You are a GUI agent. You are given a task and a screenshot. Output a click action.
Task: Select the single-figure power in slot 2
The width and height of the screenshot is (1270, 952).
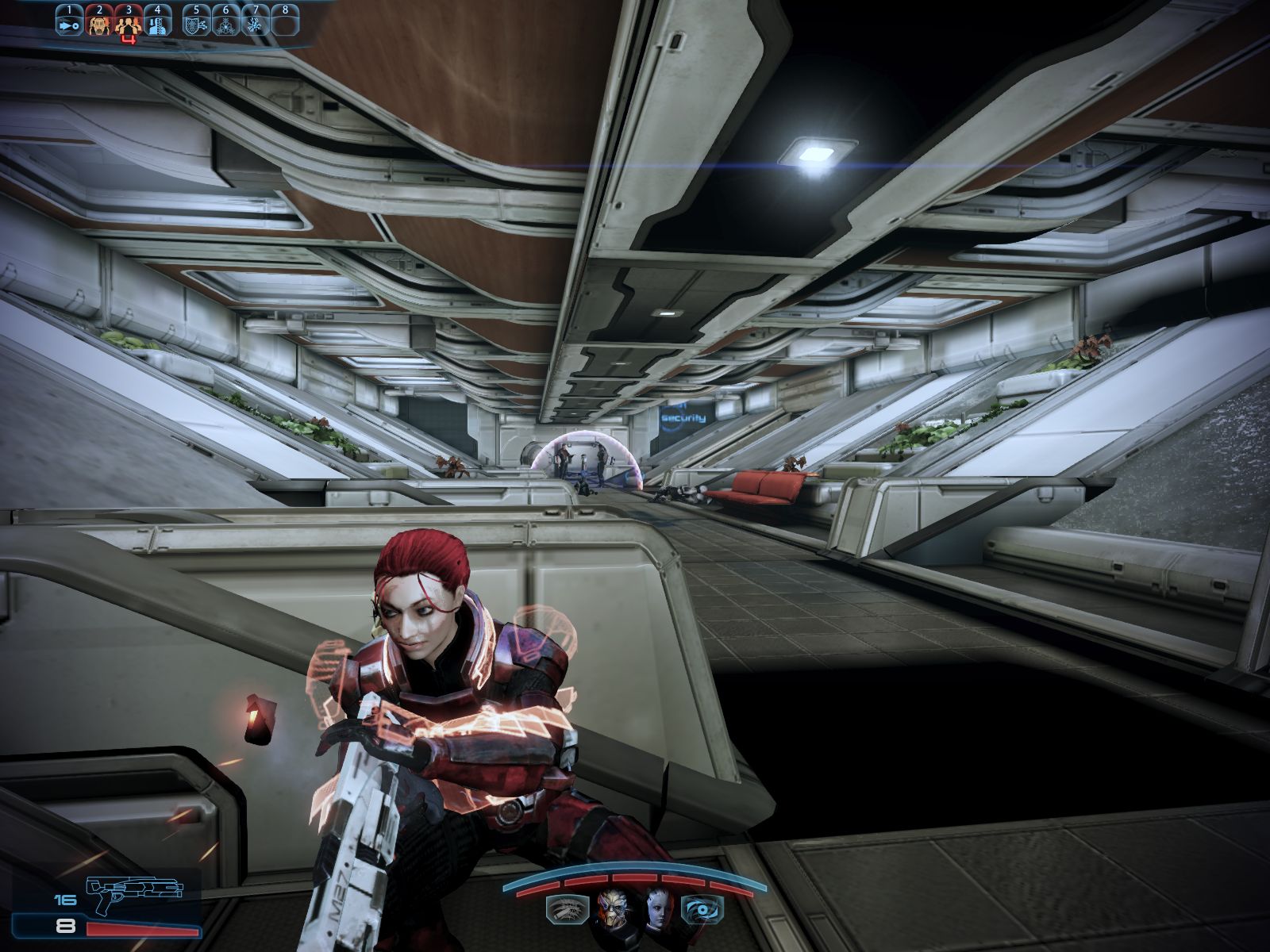98,25
